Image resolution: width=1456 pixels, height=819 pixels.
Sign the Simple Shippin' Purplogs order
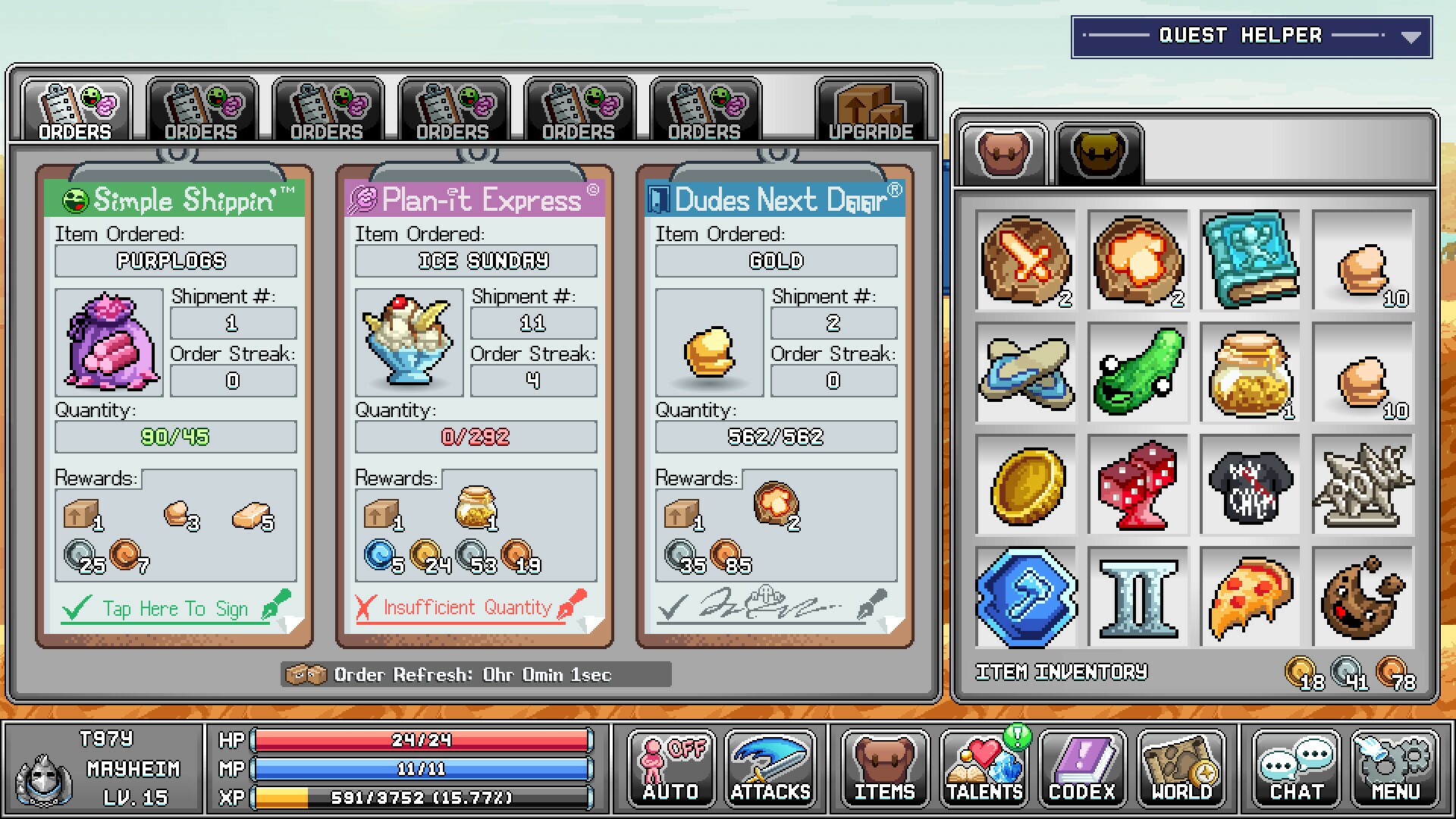tap(173, 607)
